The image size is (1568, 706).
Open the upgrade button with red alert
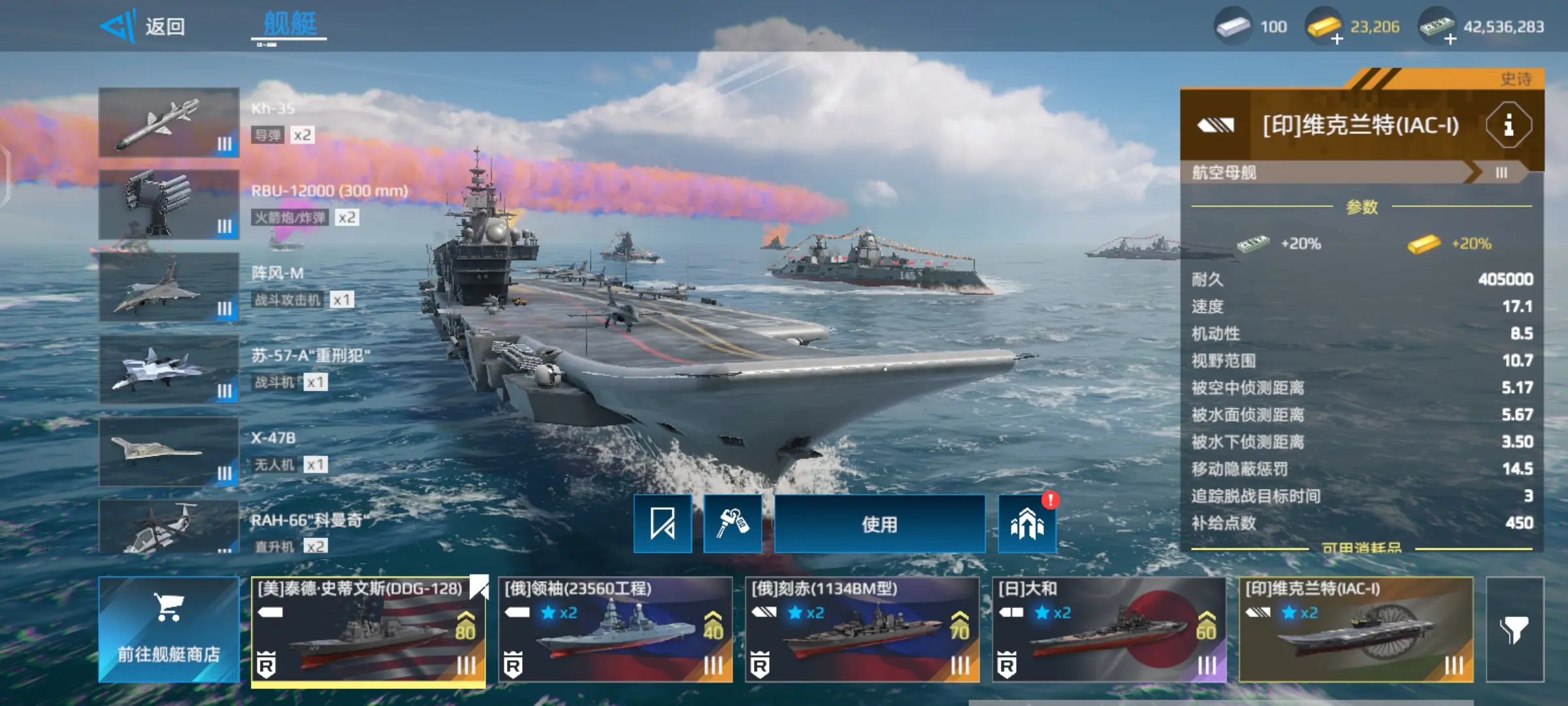click(x=1027, y=524)
